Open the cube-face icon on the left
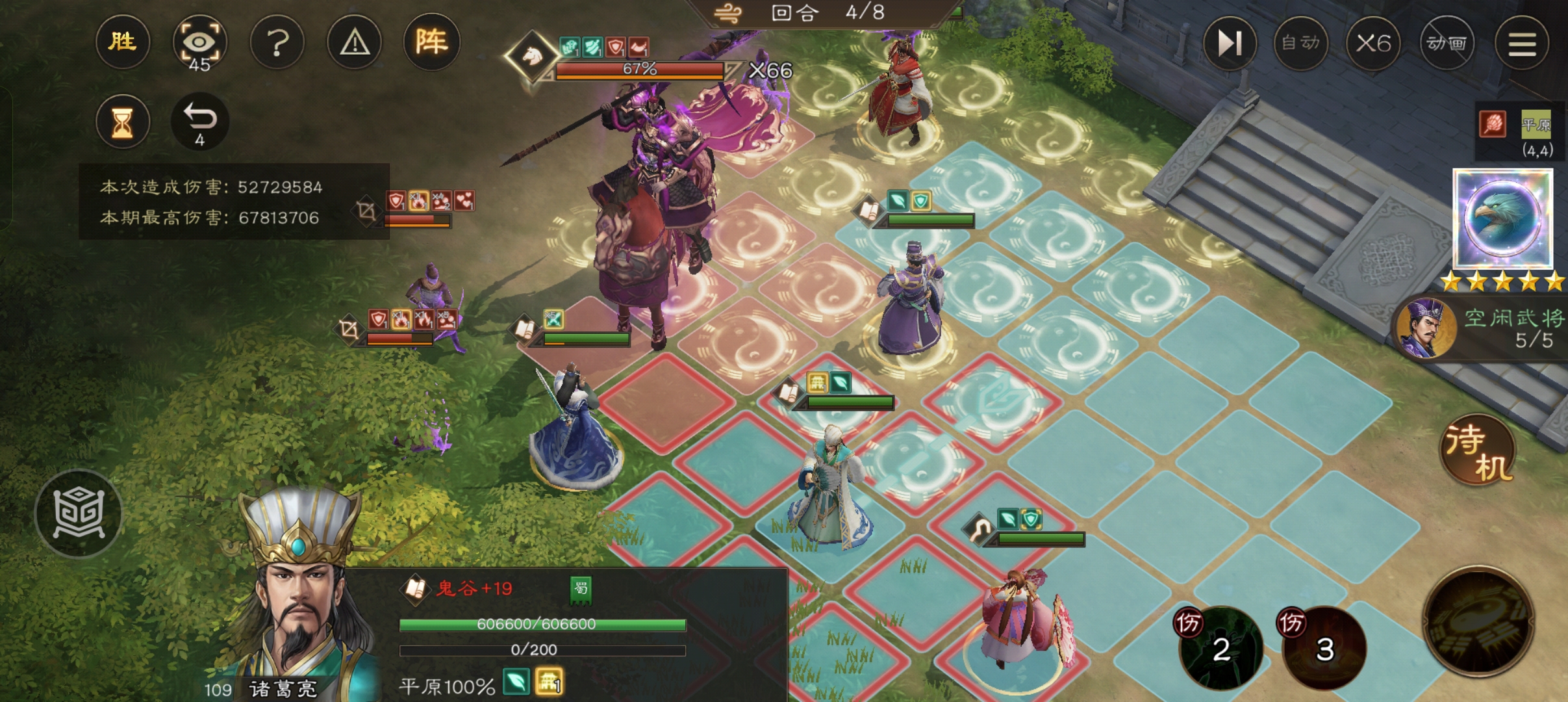Viewport: 1568px width, 702px height. [x=78, y=513]
